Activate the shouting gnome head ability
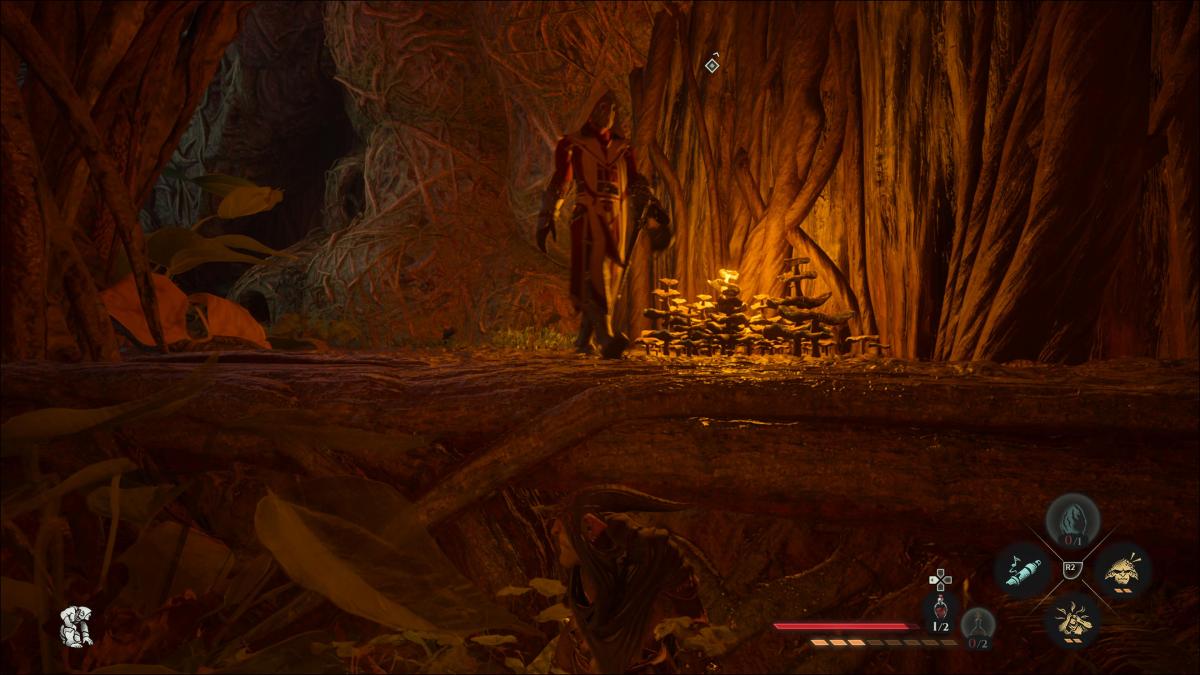Screen dimensions: 1200x675 1123,570
